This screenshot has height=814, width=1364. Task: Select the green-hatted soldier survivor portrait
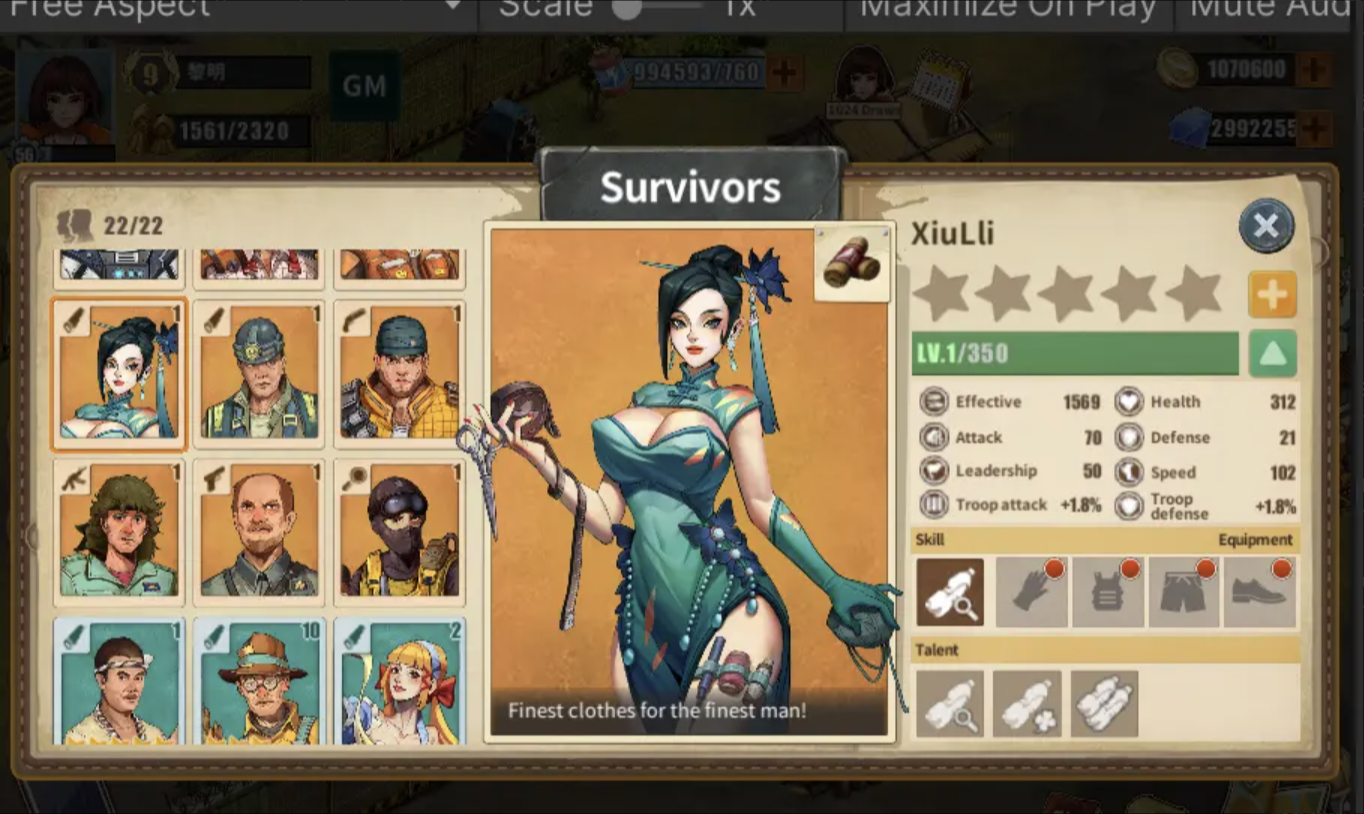click(x=258, y=374)
